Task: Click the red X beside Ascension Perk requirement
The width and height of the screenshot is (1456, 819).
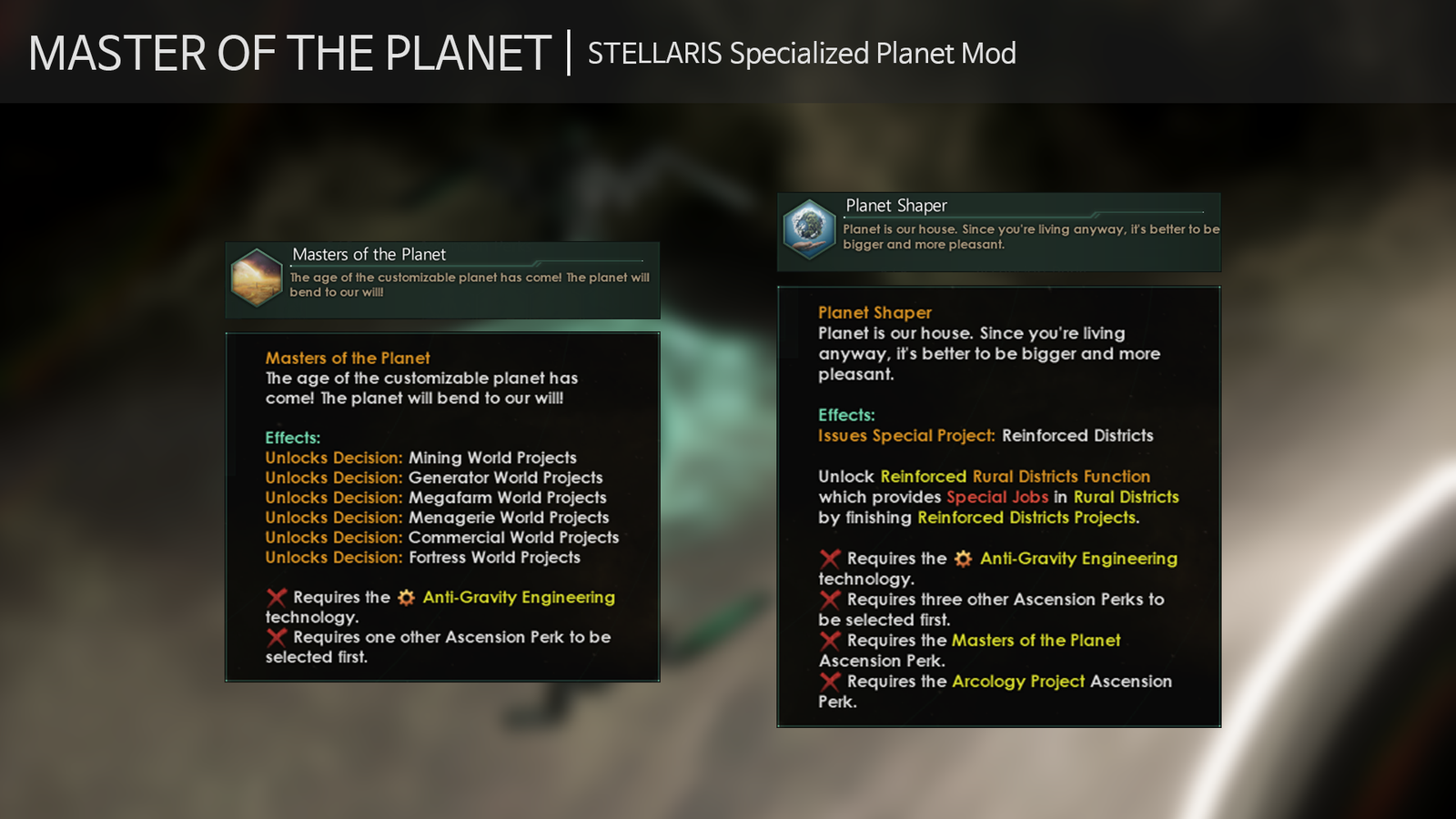Action: [x=278, y=637]
